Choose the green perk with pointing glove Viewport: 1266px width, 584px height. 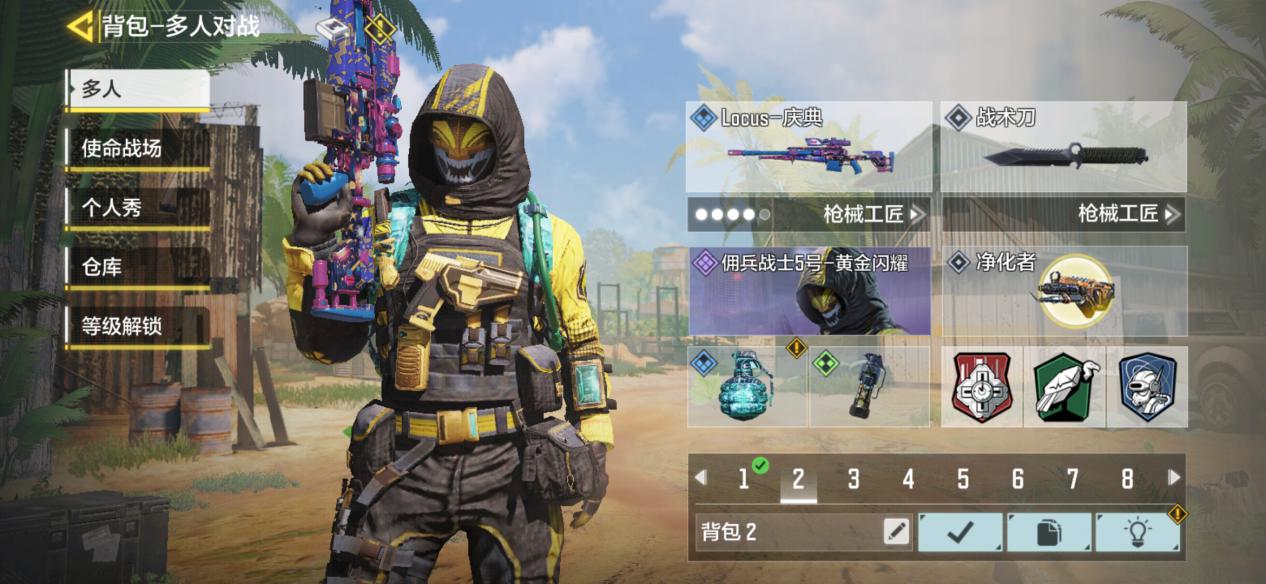(x=1065, y=387)
